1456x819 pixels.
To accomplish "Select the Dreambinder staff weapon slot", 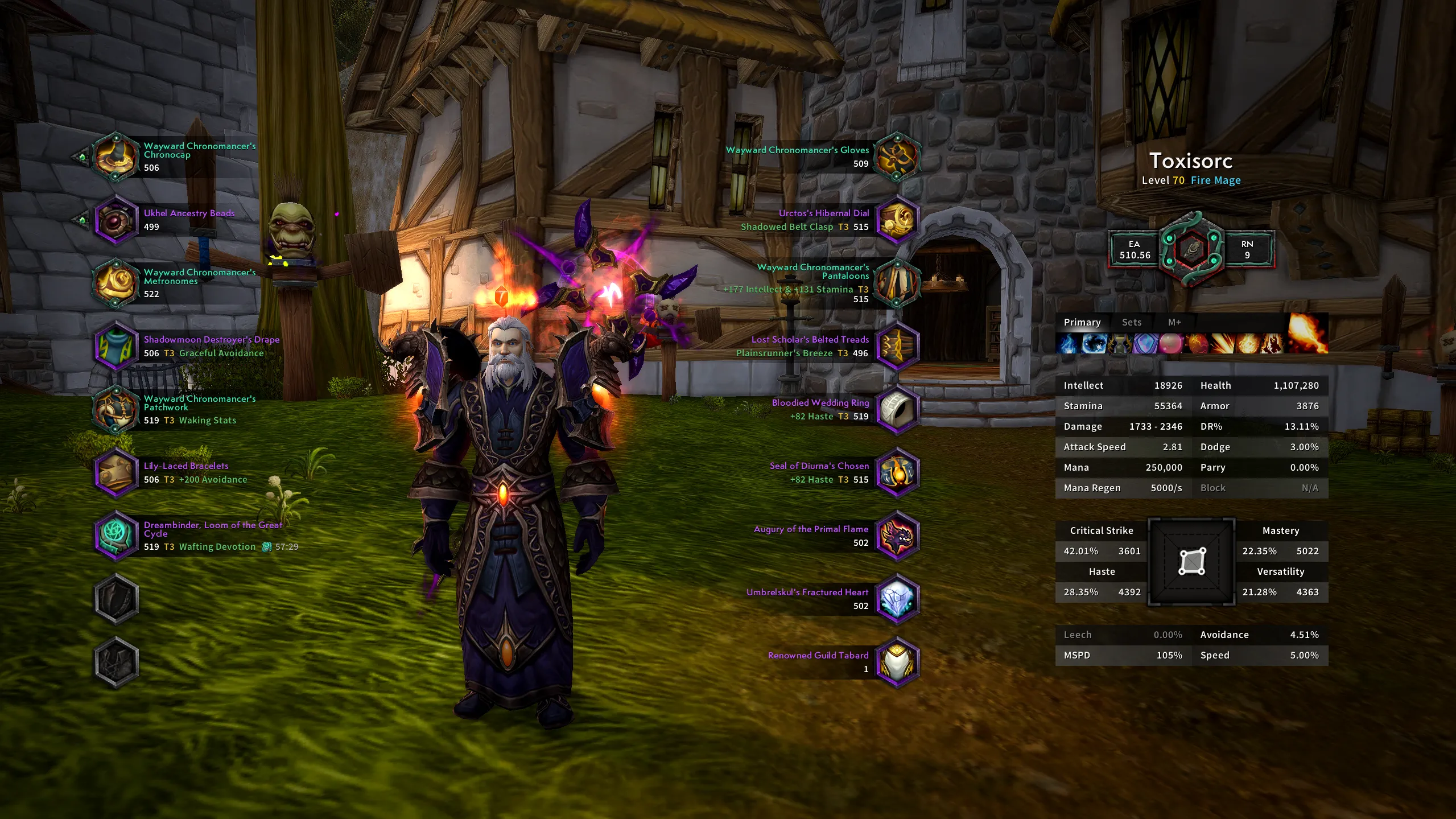I will click(x=116, y=536).
